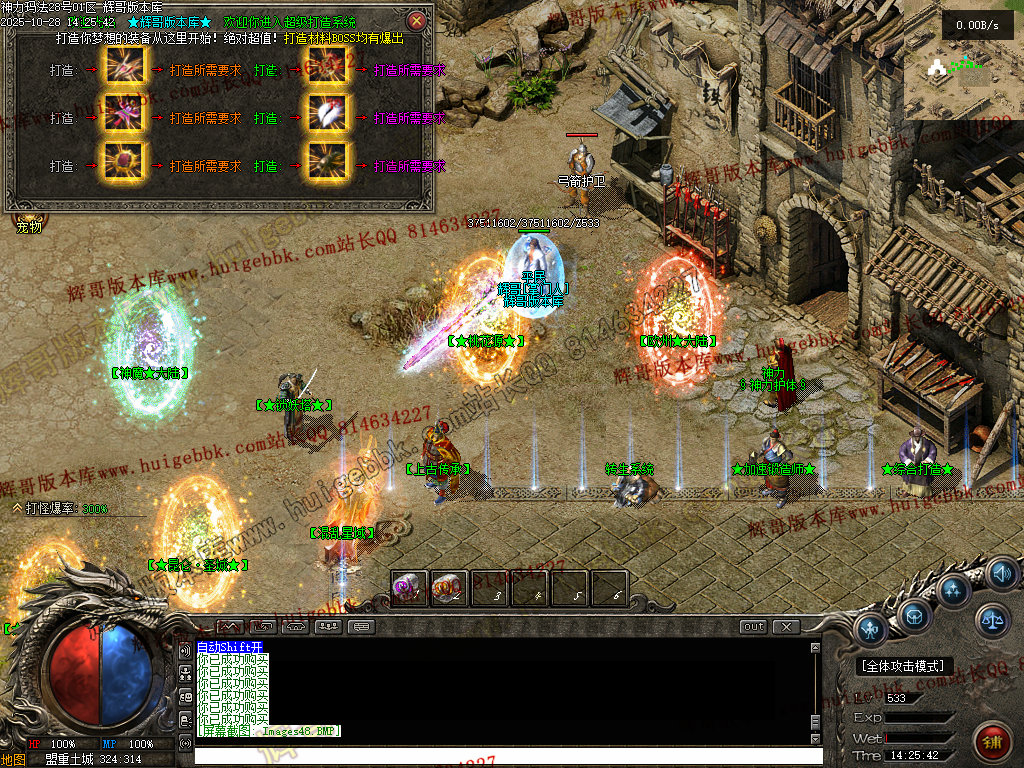Close the super forging system panel
The width and height of the screenshot is (1024, 768).
417,20
